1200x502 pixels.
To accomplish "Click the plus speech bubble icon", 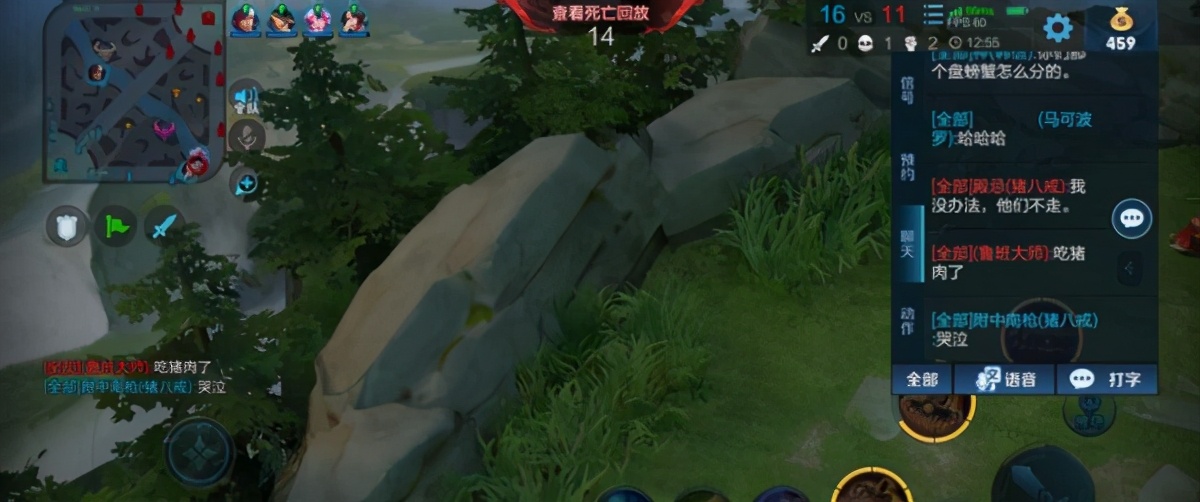I will click(x=246, y=183).
